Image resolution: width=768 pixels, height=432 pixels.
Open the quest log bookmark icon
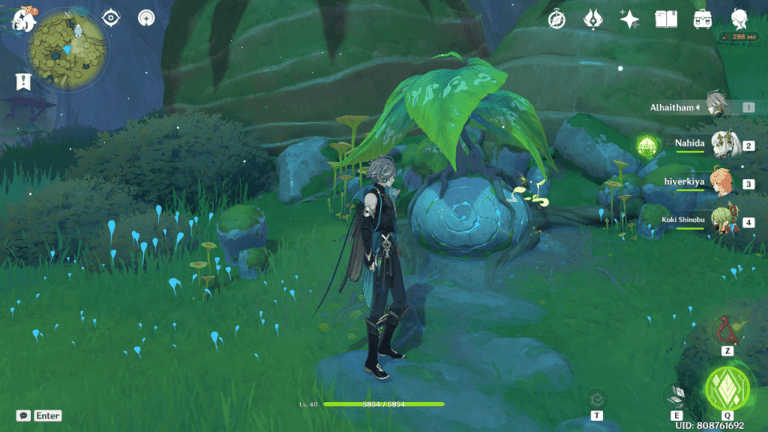point(22,83)
